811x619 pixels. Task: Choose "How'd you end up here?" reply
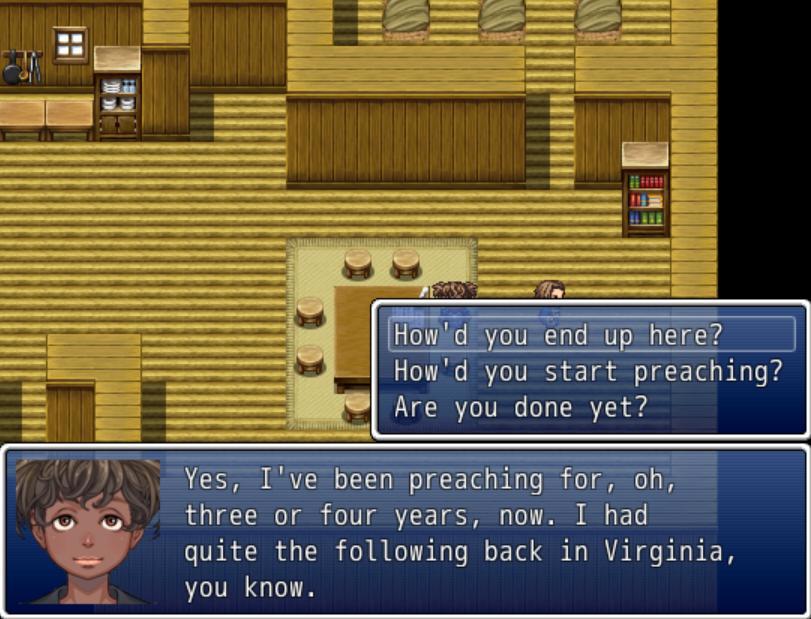pos(557,335)
